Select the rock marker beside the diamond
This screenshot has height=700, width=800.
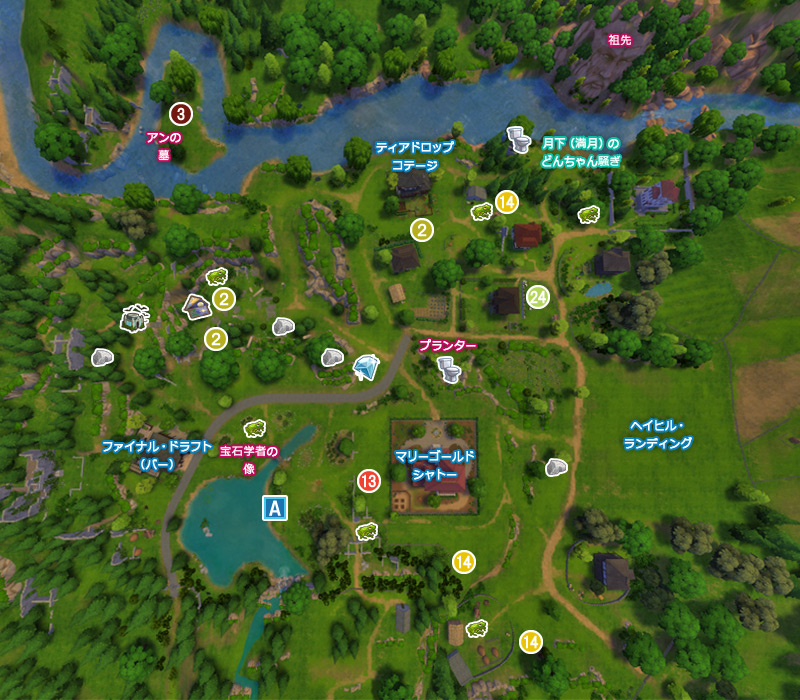tap(333, 357)
